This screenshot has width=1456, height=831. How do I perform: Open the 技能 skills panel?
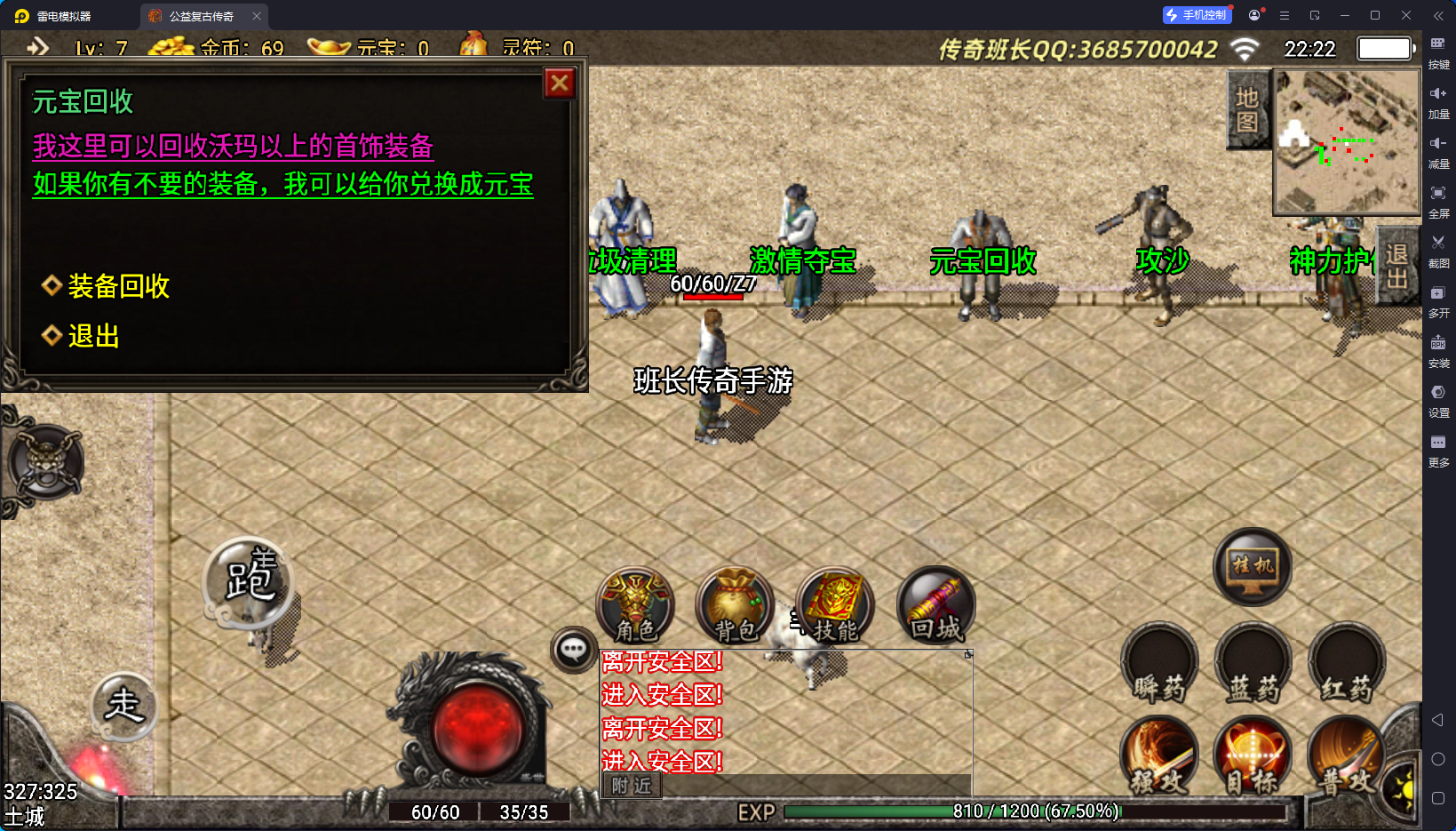(x=833, y=607)
